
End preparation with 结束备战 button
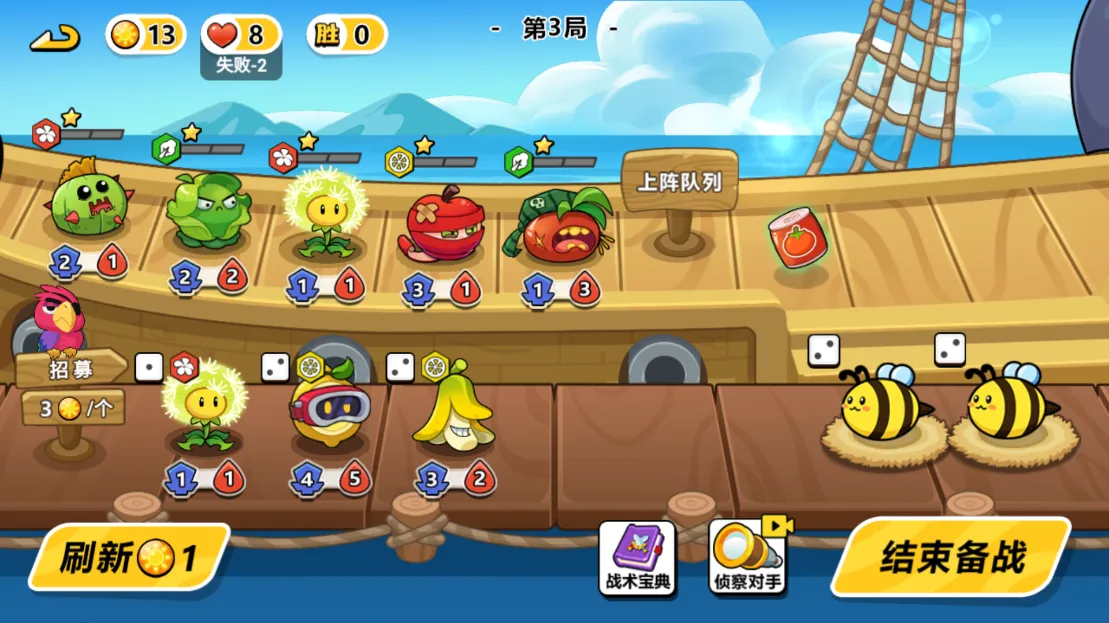(x=950, y=558)
